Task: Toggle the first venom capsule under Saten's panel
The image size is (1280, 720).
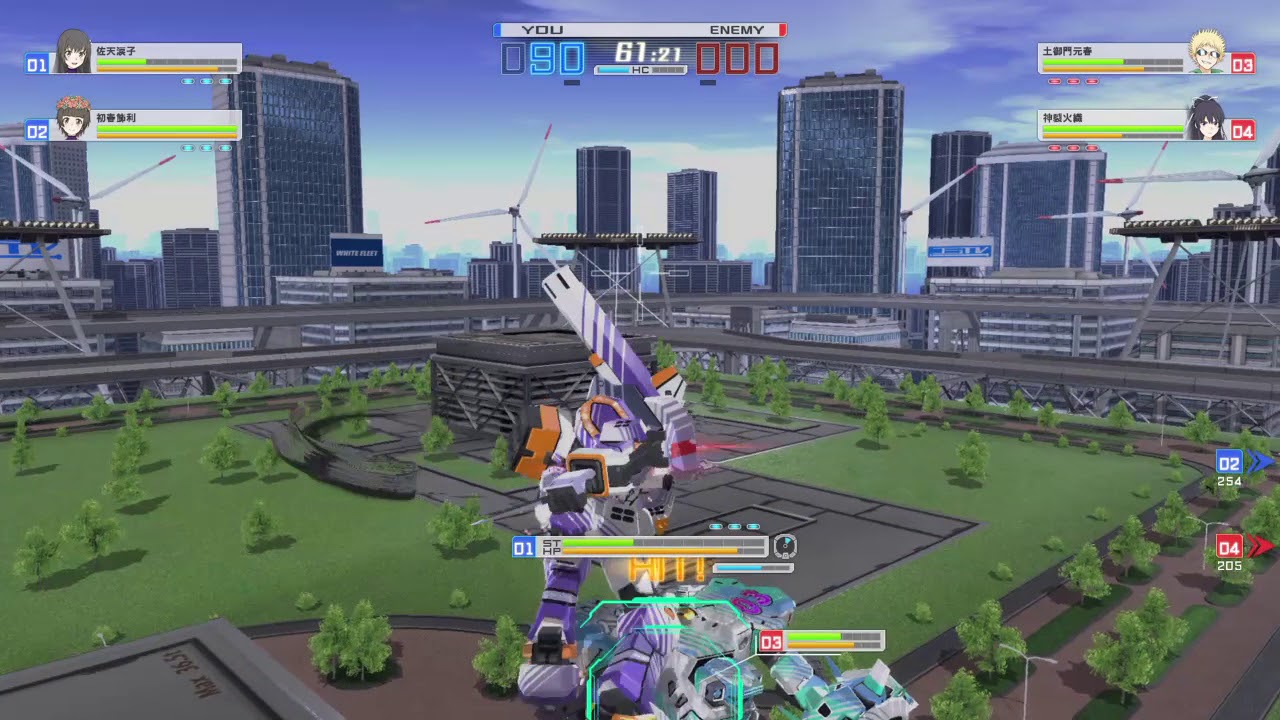Action: (x=189, y=82)
